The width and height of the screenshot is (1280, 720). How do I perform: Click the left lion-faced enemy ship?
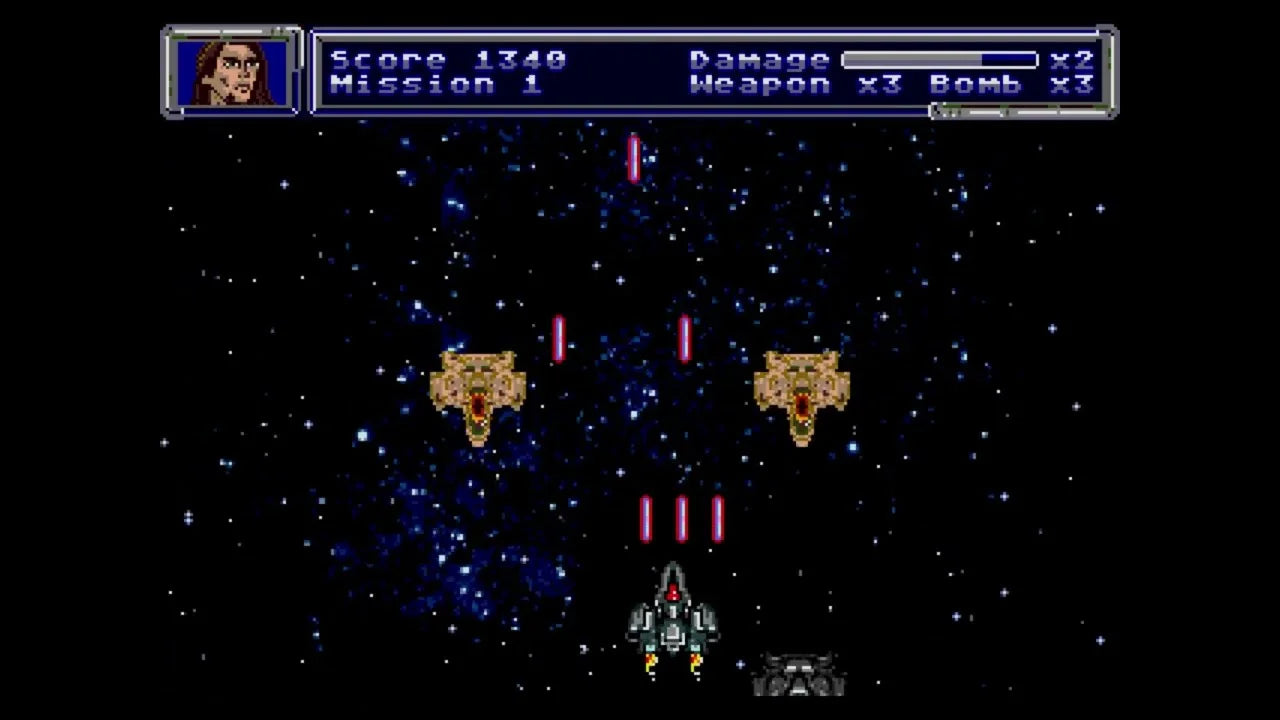(480, 392)
